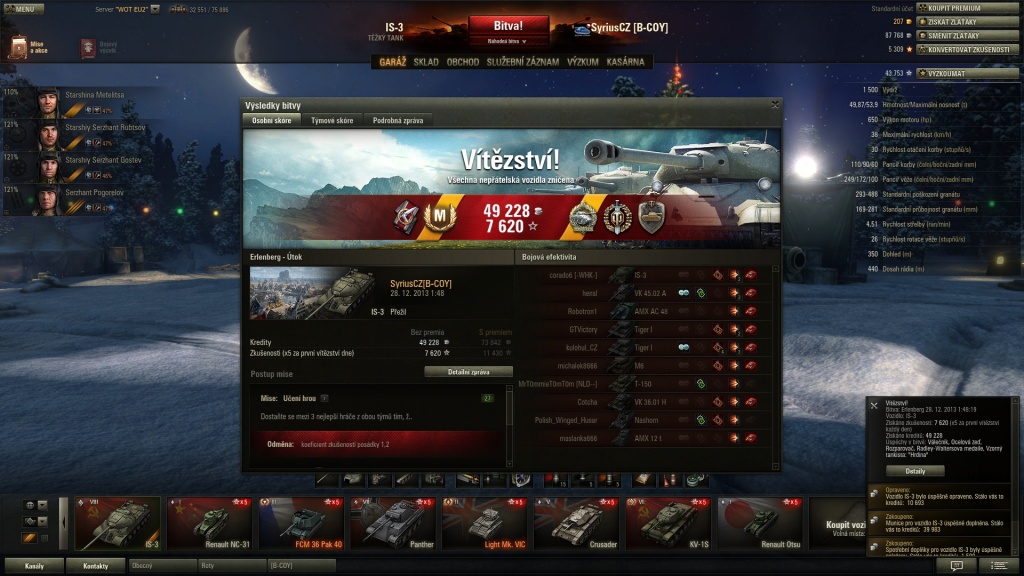Viewport: 1024px width, 576px height.
Task: Switch to Sklad tab
Action: tap(426, 62)
